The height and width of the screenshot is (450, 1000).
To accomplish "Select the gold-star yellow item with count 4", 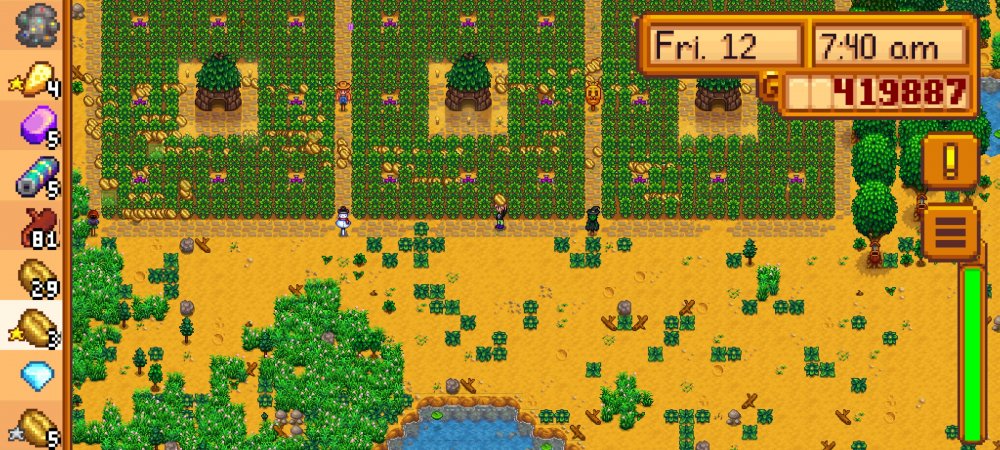I will 37,76.
